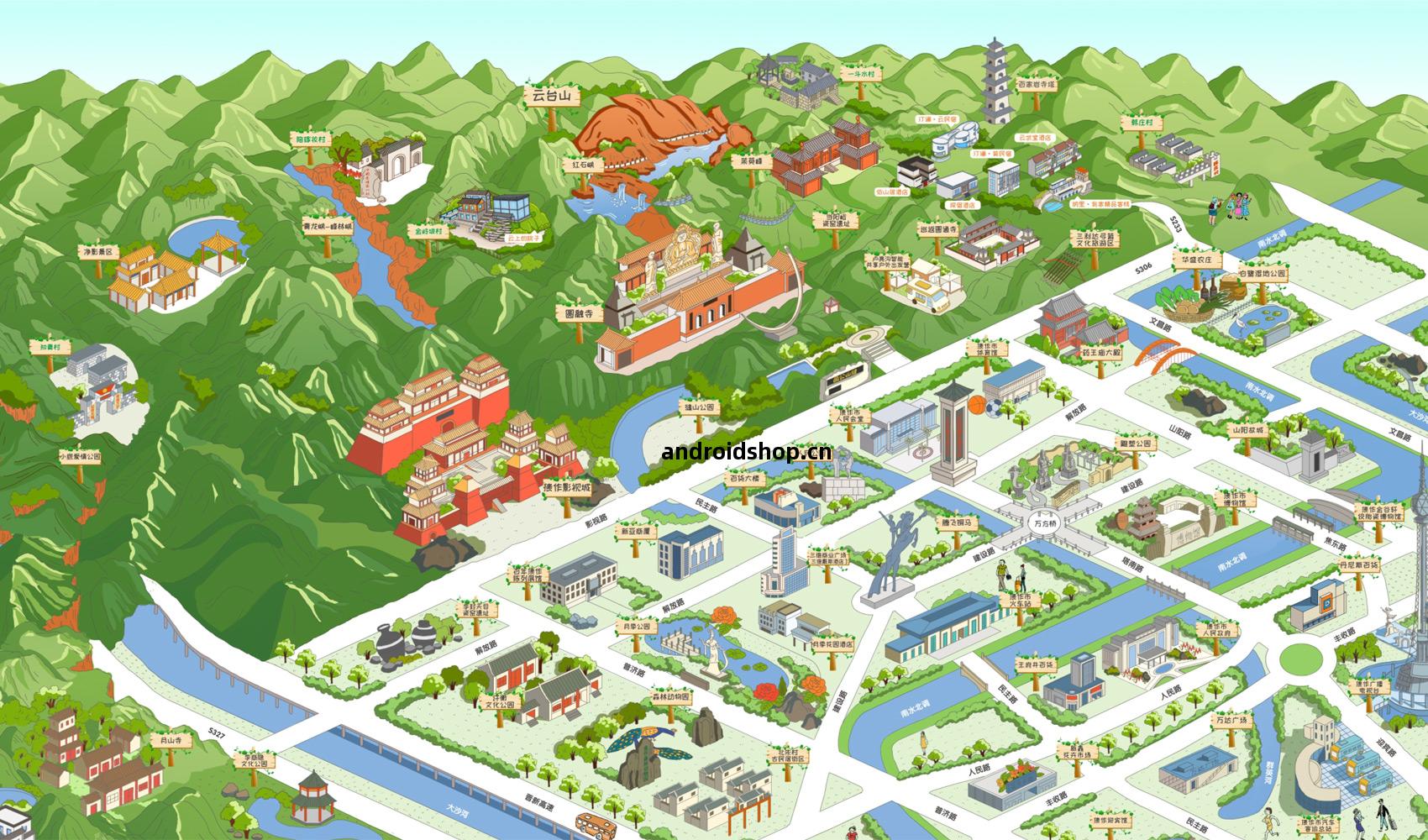Viewport: 1428px width, 840px height.
Task: Click the 森林动物园 zoo marker
Action: 670,697
